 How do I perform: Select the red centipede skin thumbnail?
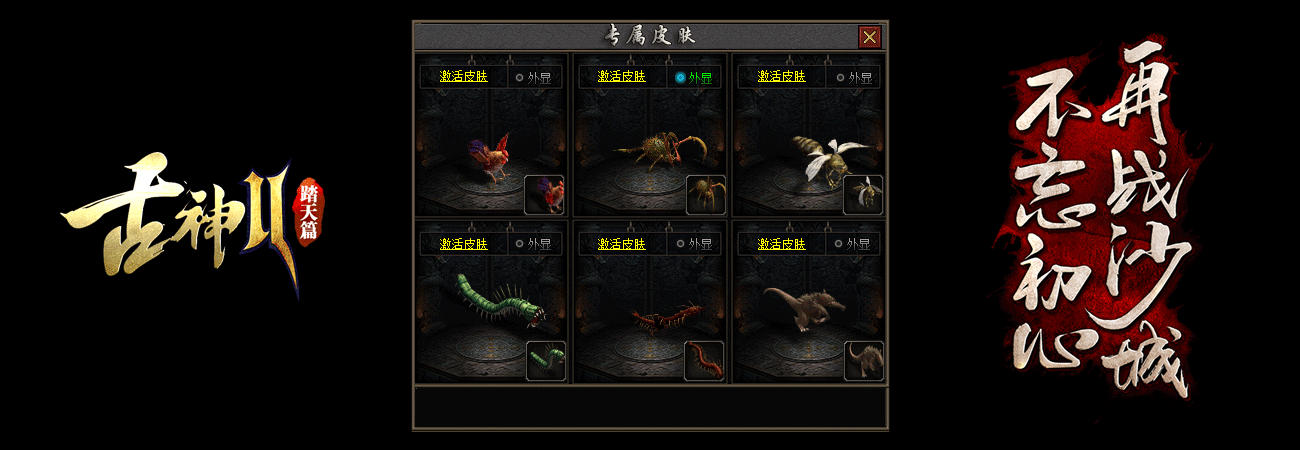[704, 361]
